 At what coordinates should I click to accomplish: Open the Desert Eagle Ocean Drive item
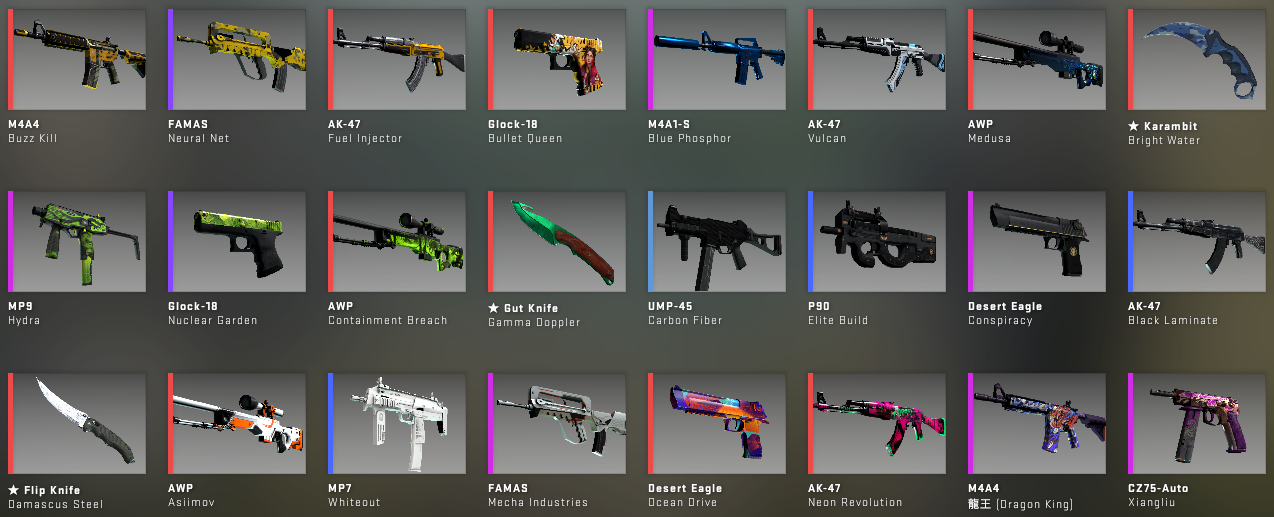point(717,424)
